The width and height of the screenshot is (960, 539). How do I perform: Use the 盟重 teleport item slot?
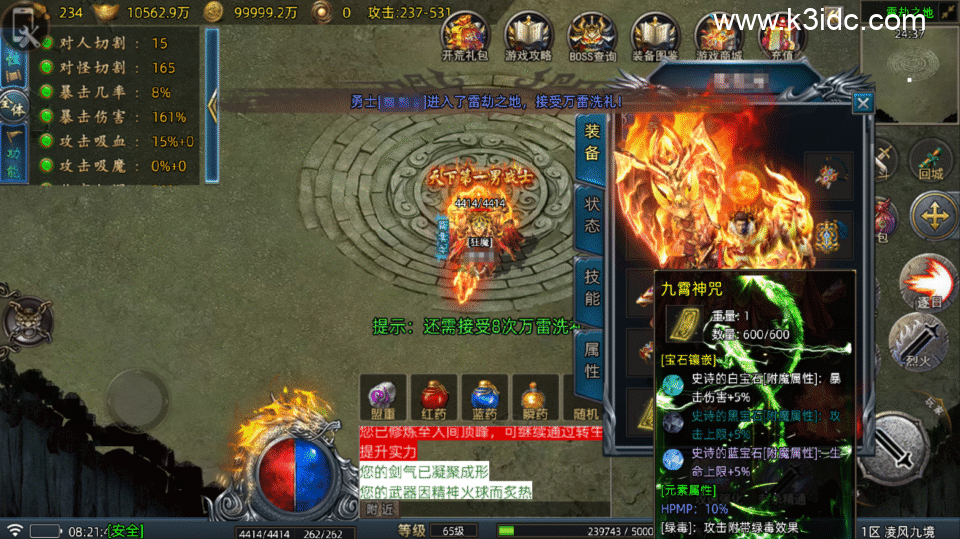pyautogui.click(x=383, y=399)
